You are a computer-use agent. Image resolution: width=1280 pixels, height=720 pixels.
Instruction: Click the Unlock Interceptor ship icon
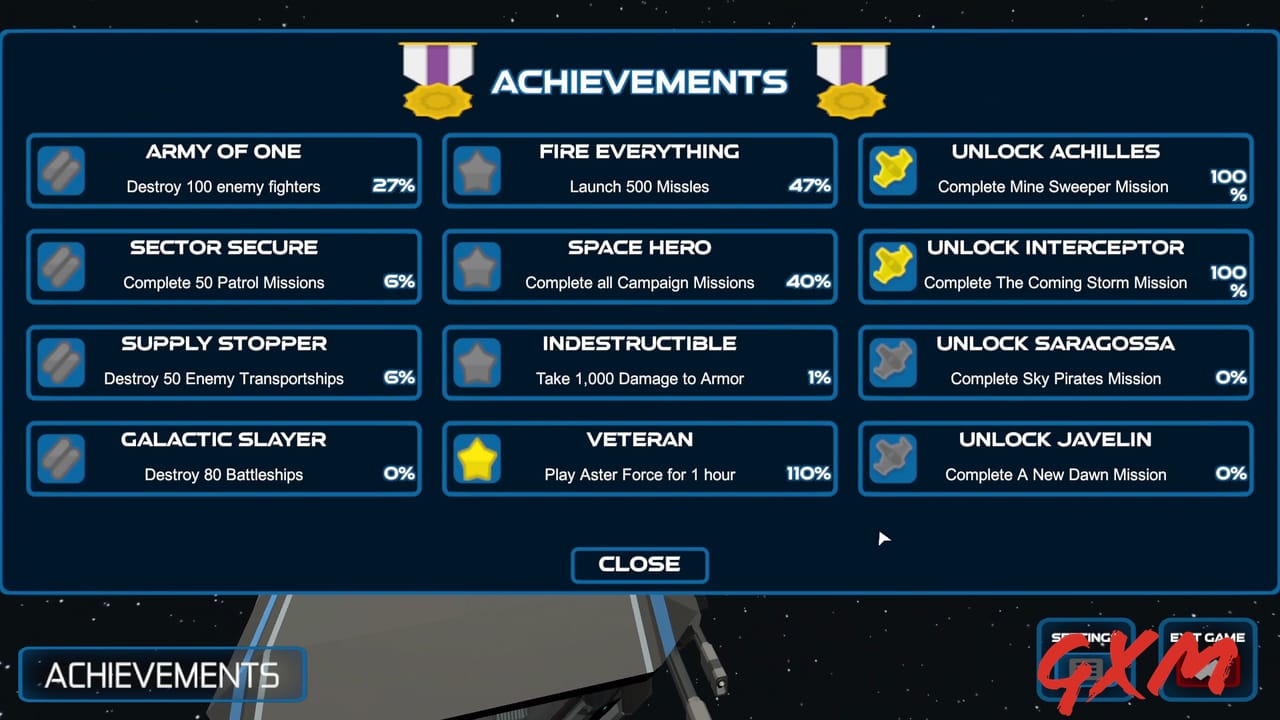point(892,266)
